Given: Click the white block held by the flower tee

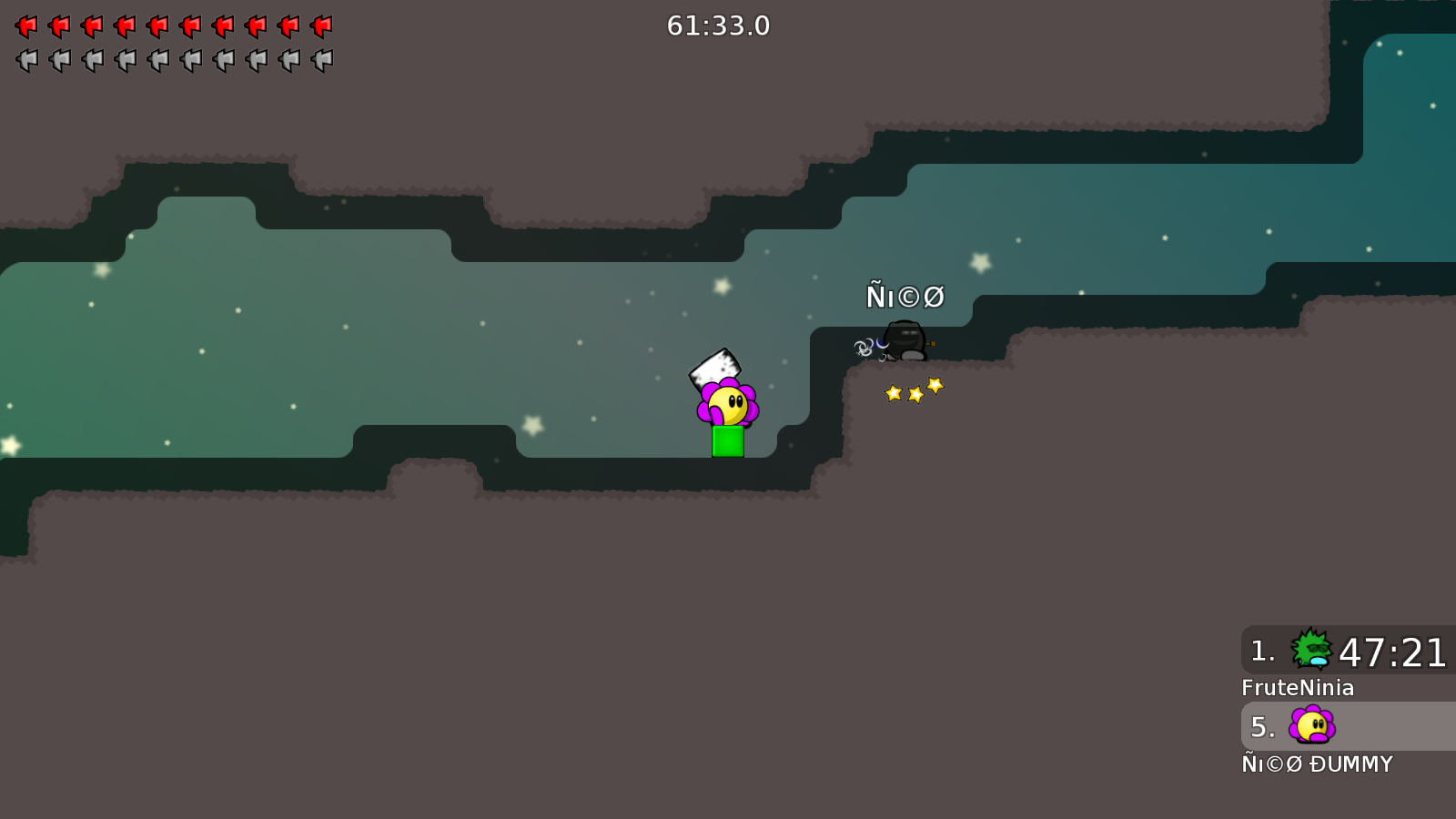Looking at the screenshot, I should [715, 368].
